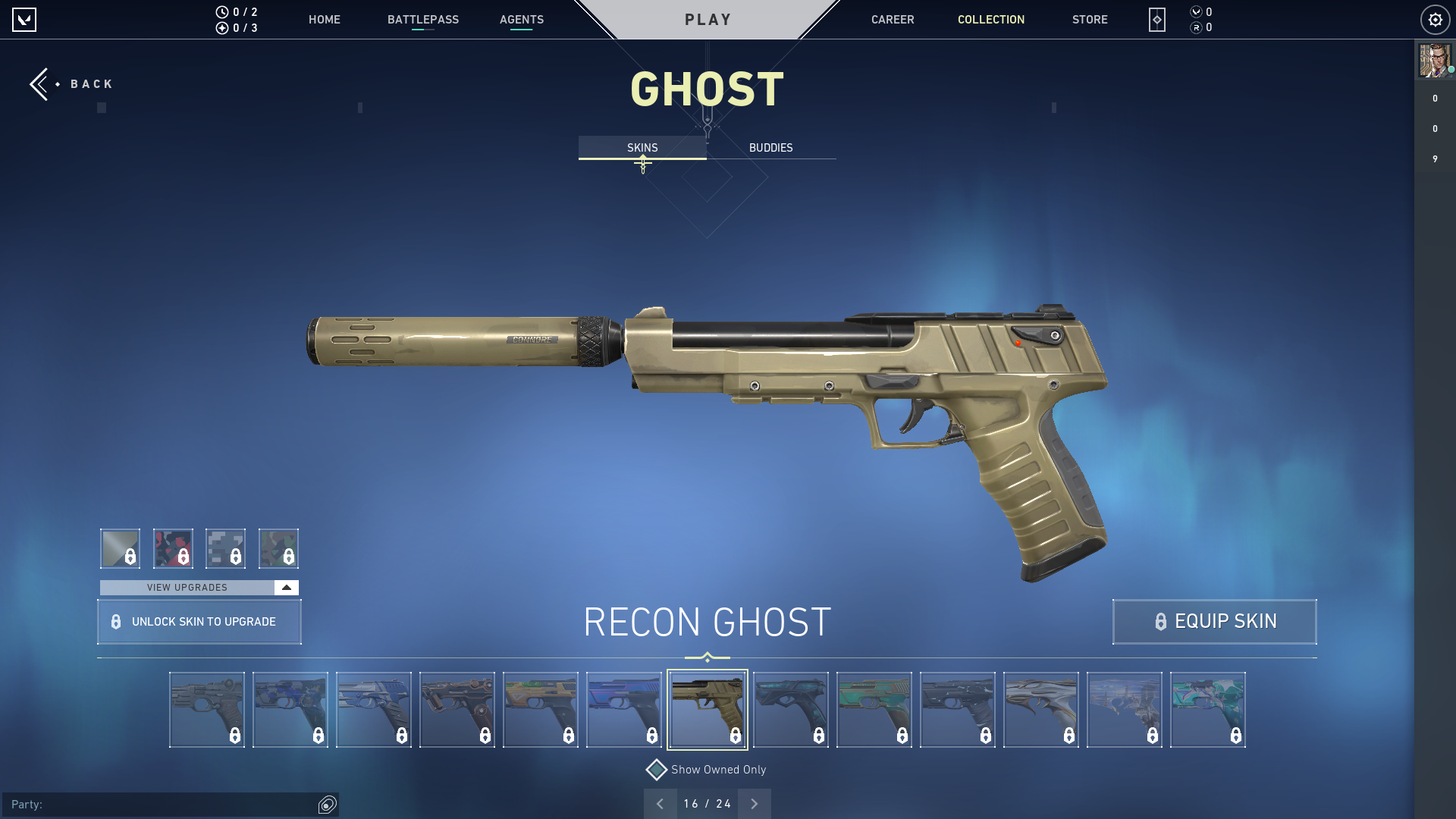This screenshot has width=1456, height=819.
Task: Go to next skins page
Action: pos(753,803)
